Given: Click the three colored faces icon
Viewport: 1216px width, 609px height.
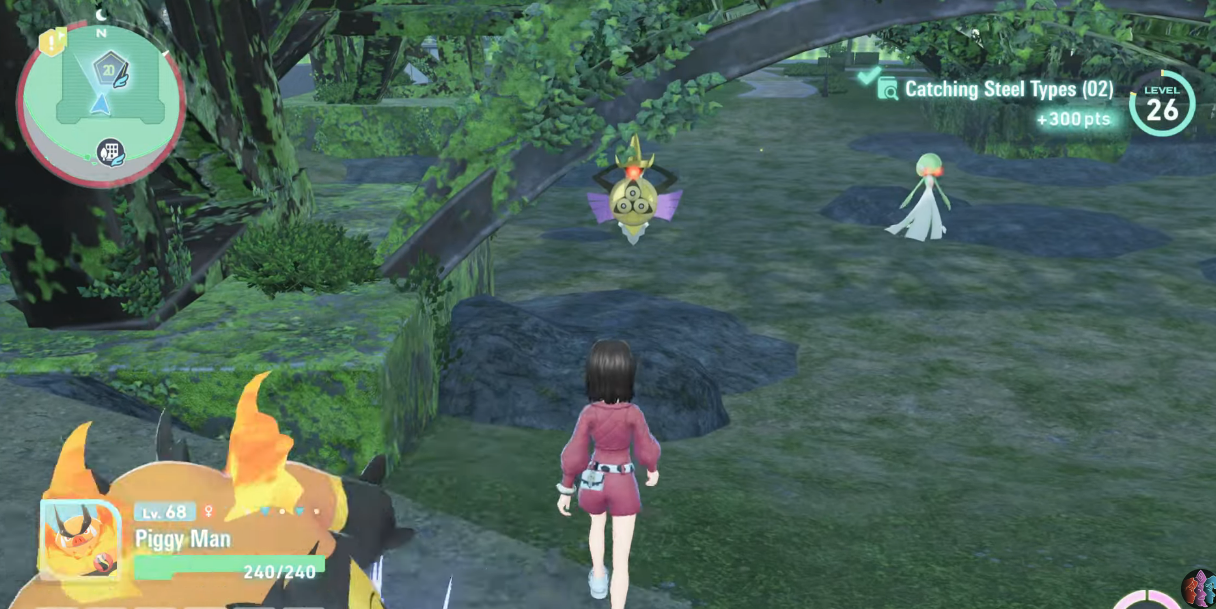Looking at the screenshot, I should click(x=1199, y=587).
